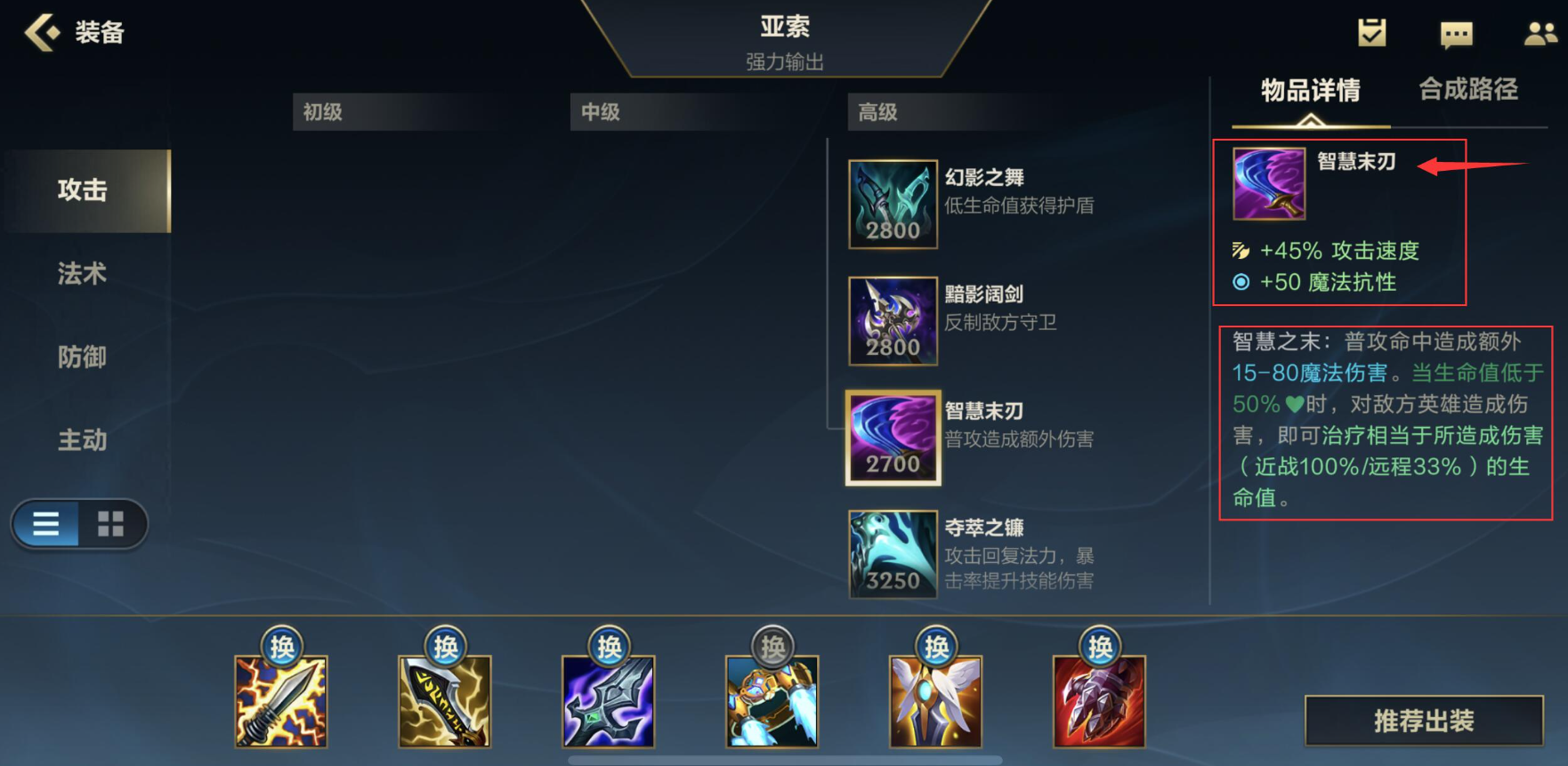Tap the 推荐出装 button

point(1422,722)
